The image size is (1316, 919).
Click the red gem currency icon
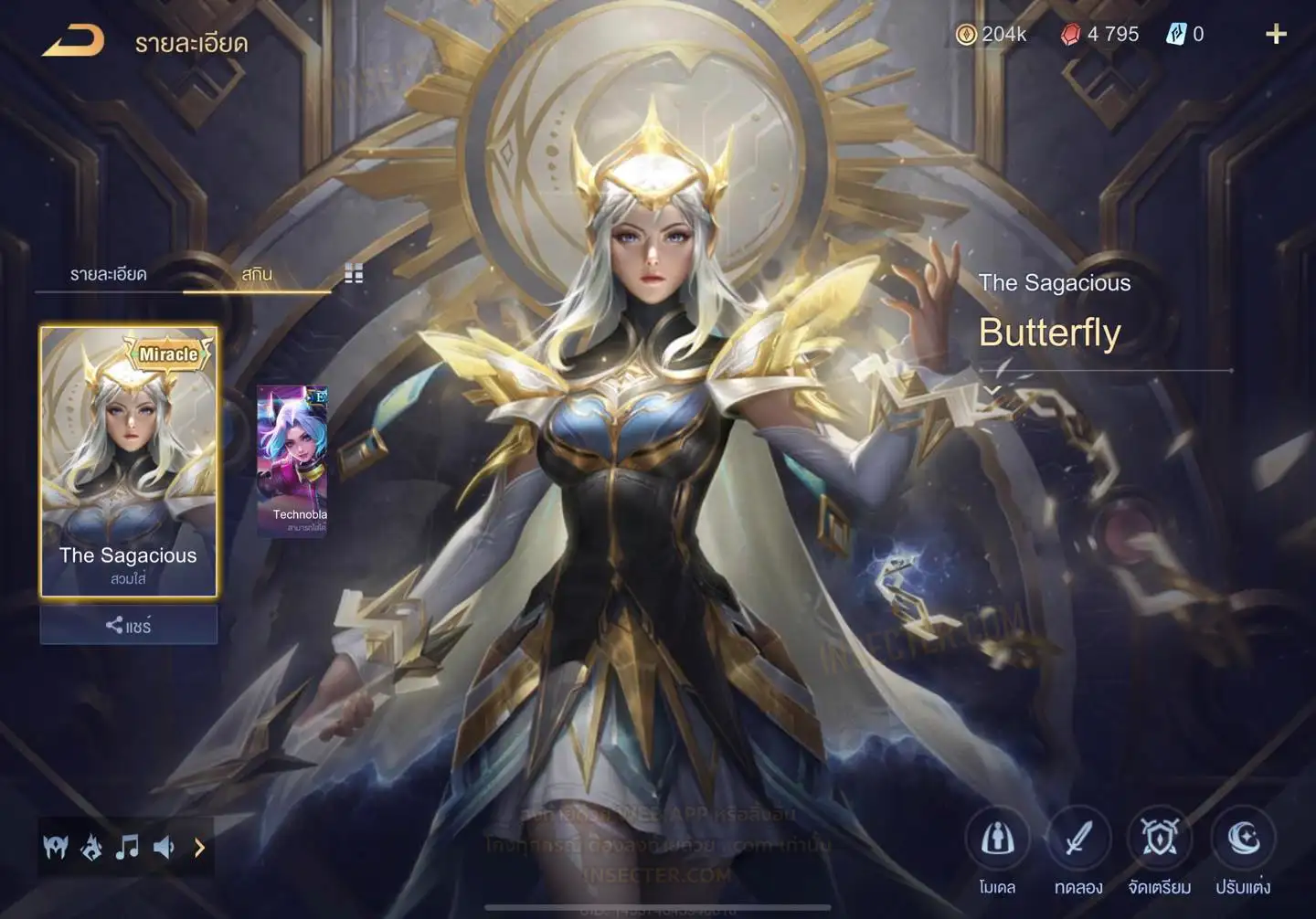[1070, 35]
